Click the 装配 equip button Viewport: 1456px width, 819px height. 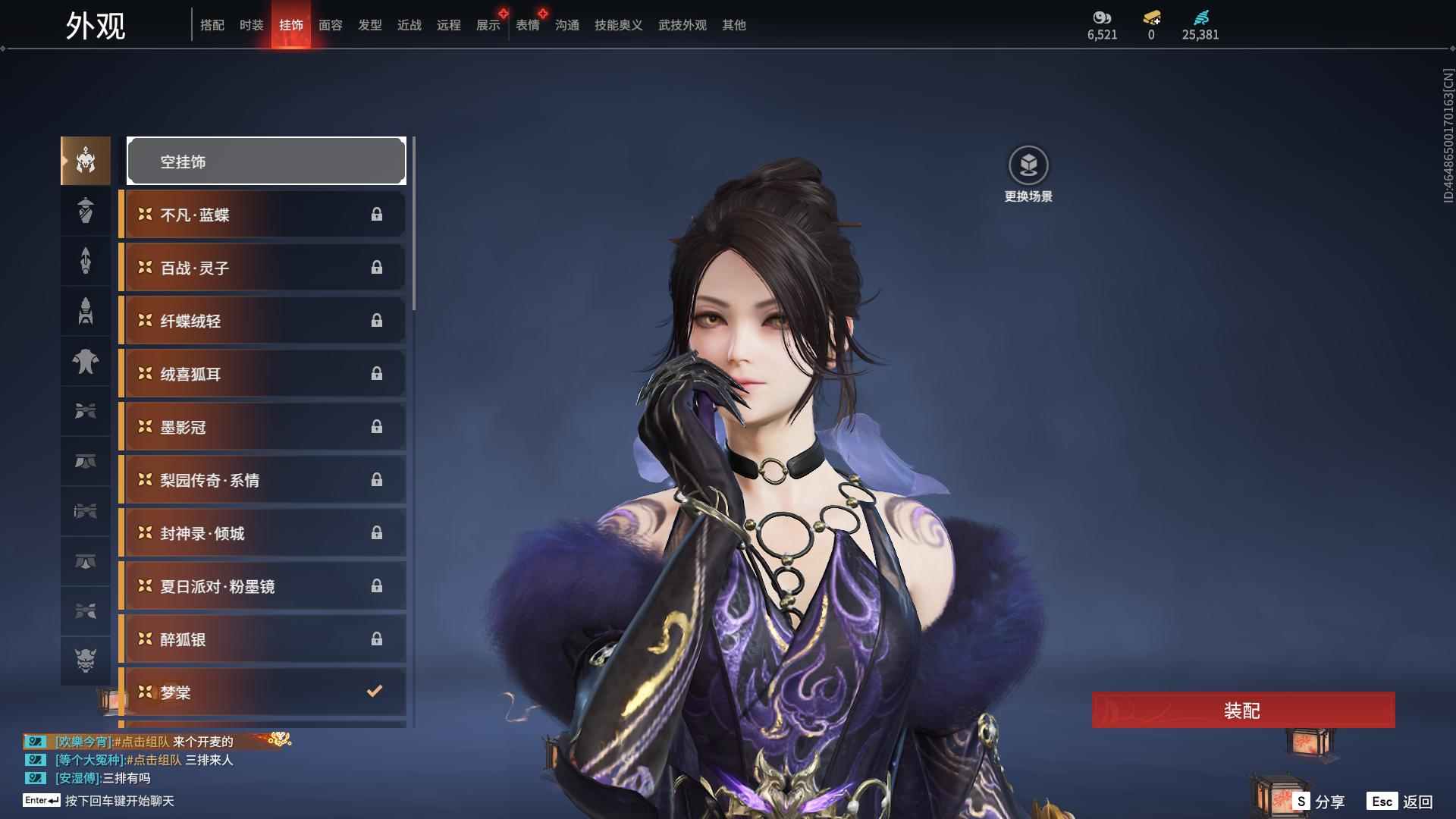pyautogui.click(x=1242, y=711)
